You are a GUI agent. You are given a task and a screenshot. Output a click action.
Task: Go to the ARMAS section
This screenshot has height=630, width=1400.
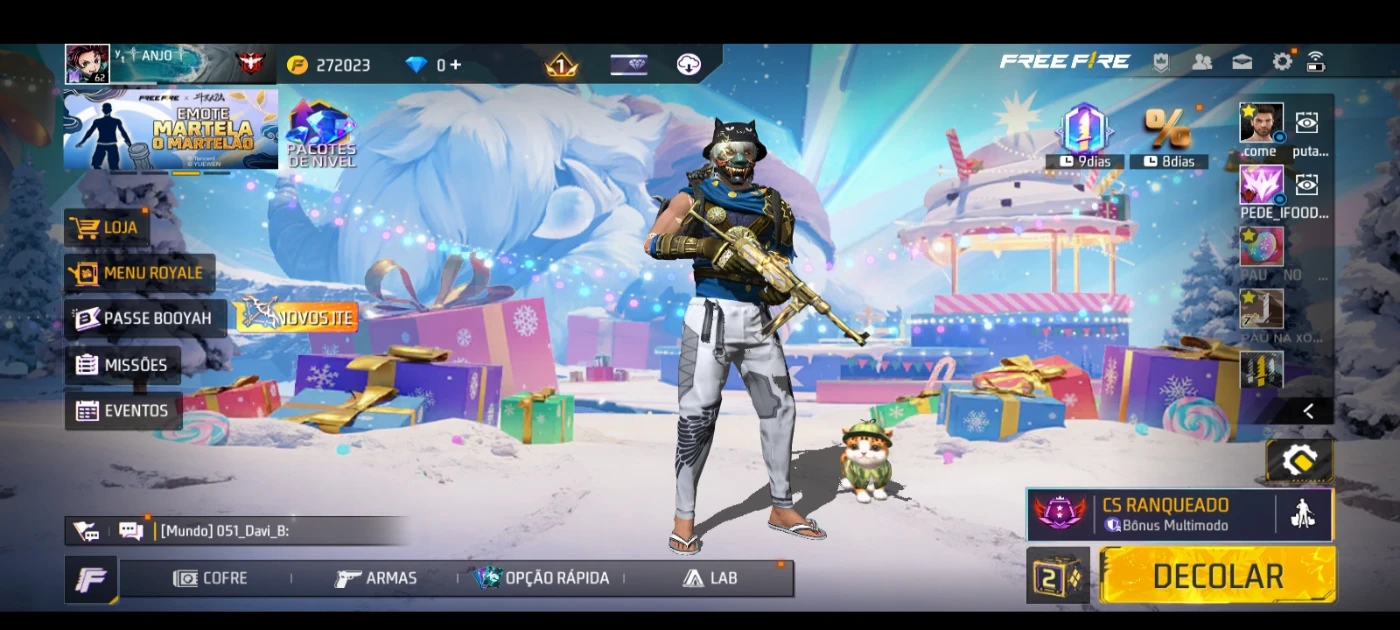pos(377,578)
